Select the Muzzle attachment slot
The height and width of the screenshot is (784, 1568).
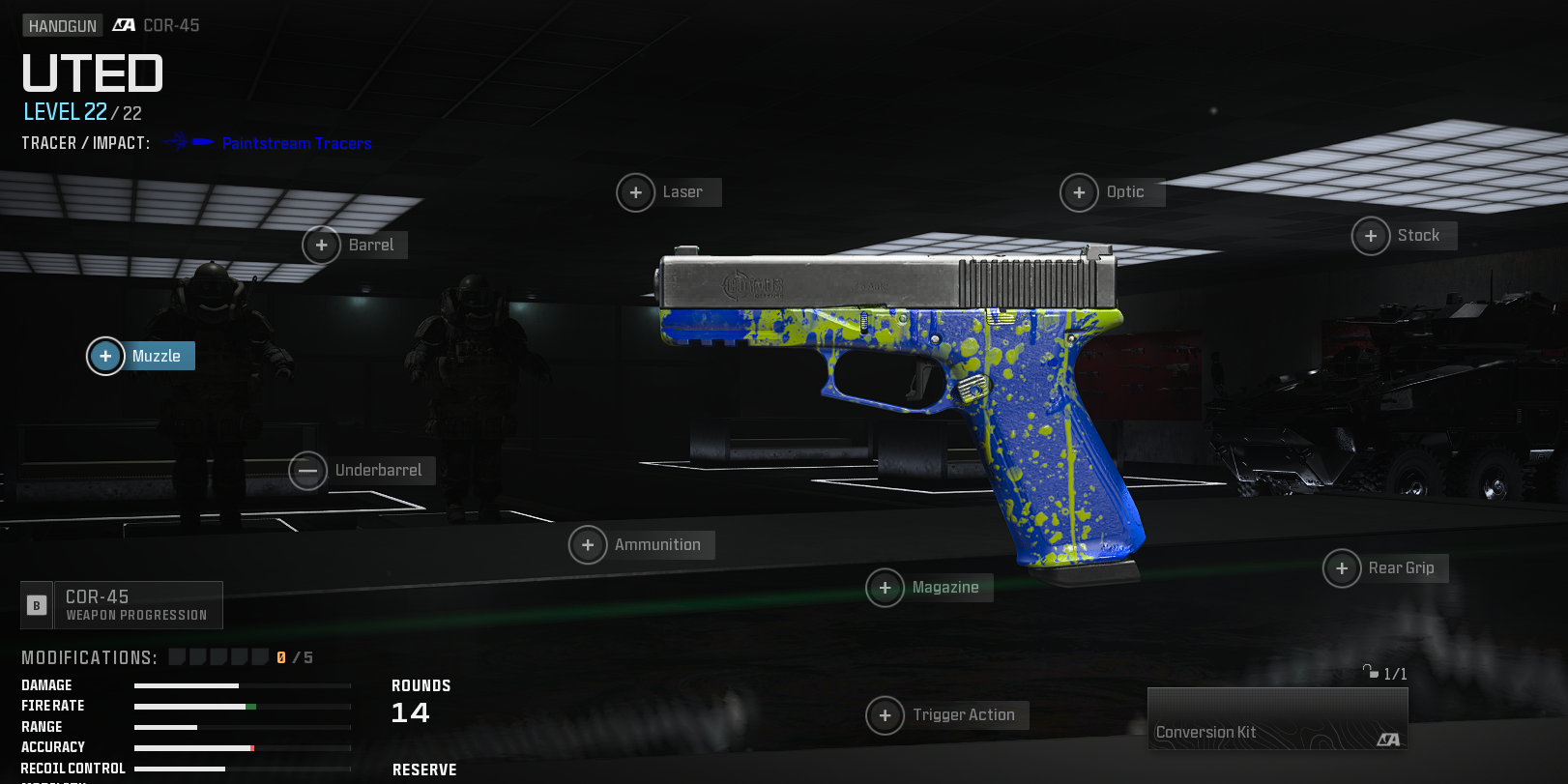(142, 356)
